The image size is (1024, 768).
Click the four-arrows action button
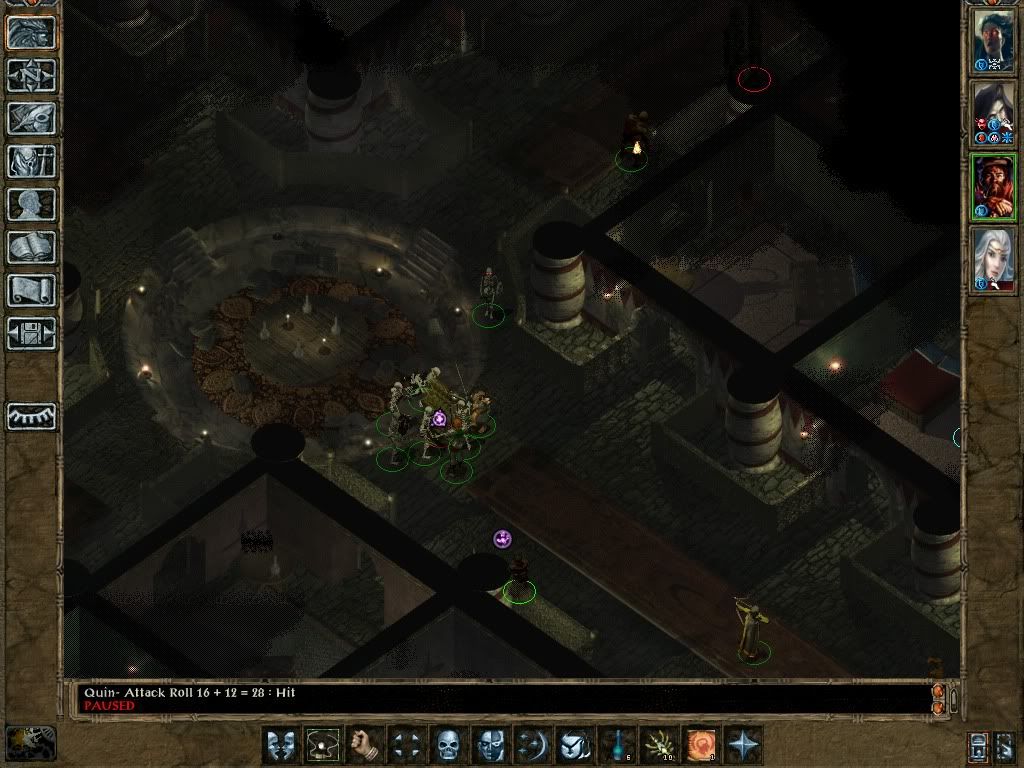coord(407,745)
